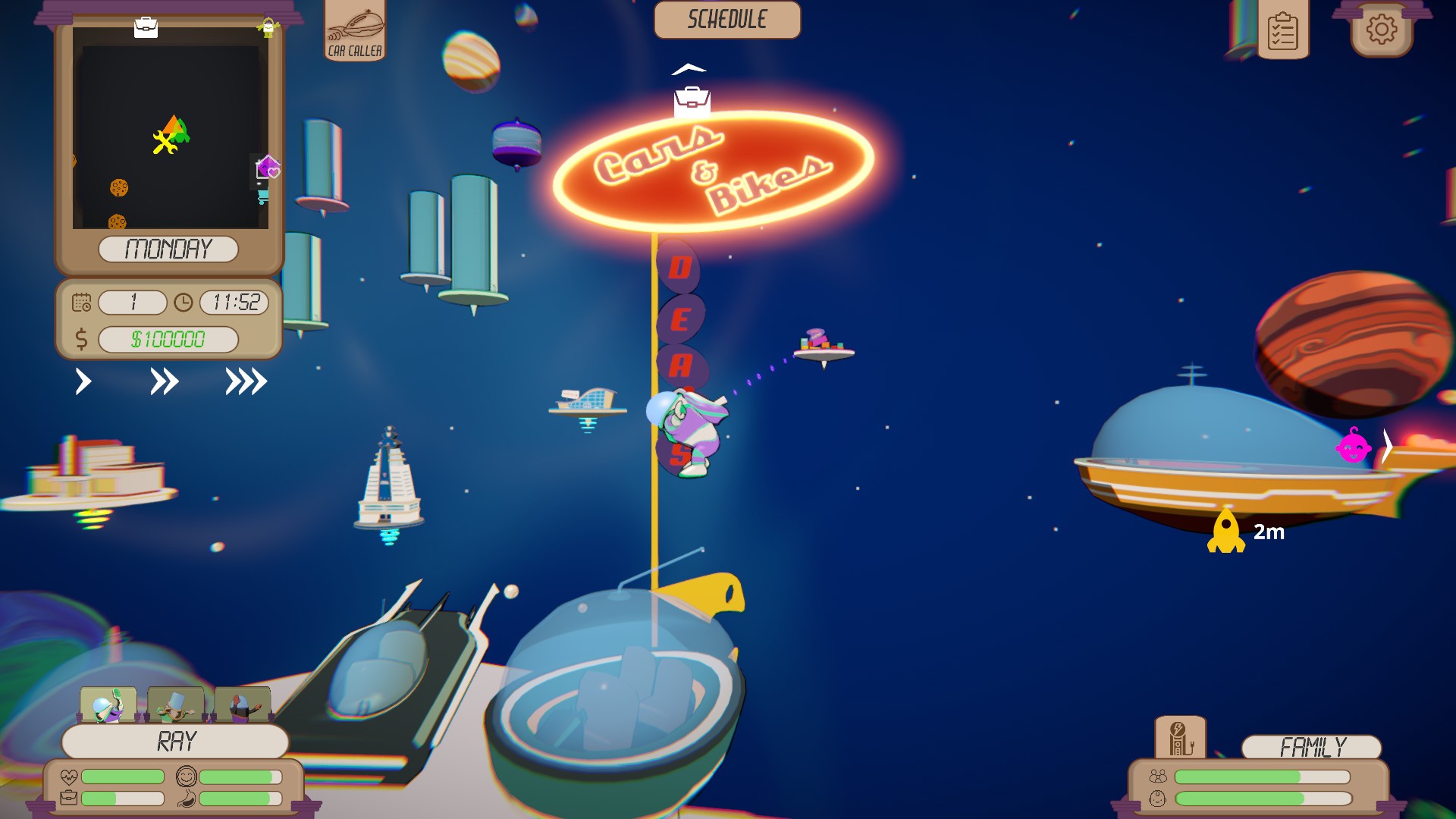Click the dollar sign beside the money display
The image size is (1456, 819).
click(80, 338)
